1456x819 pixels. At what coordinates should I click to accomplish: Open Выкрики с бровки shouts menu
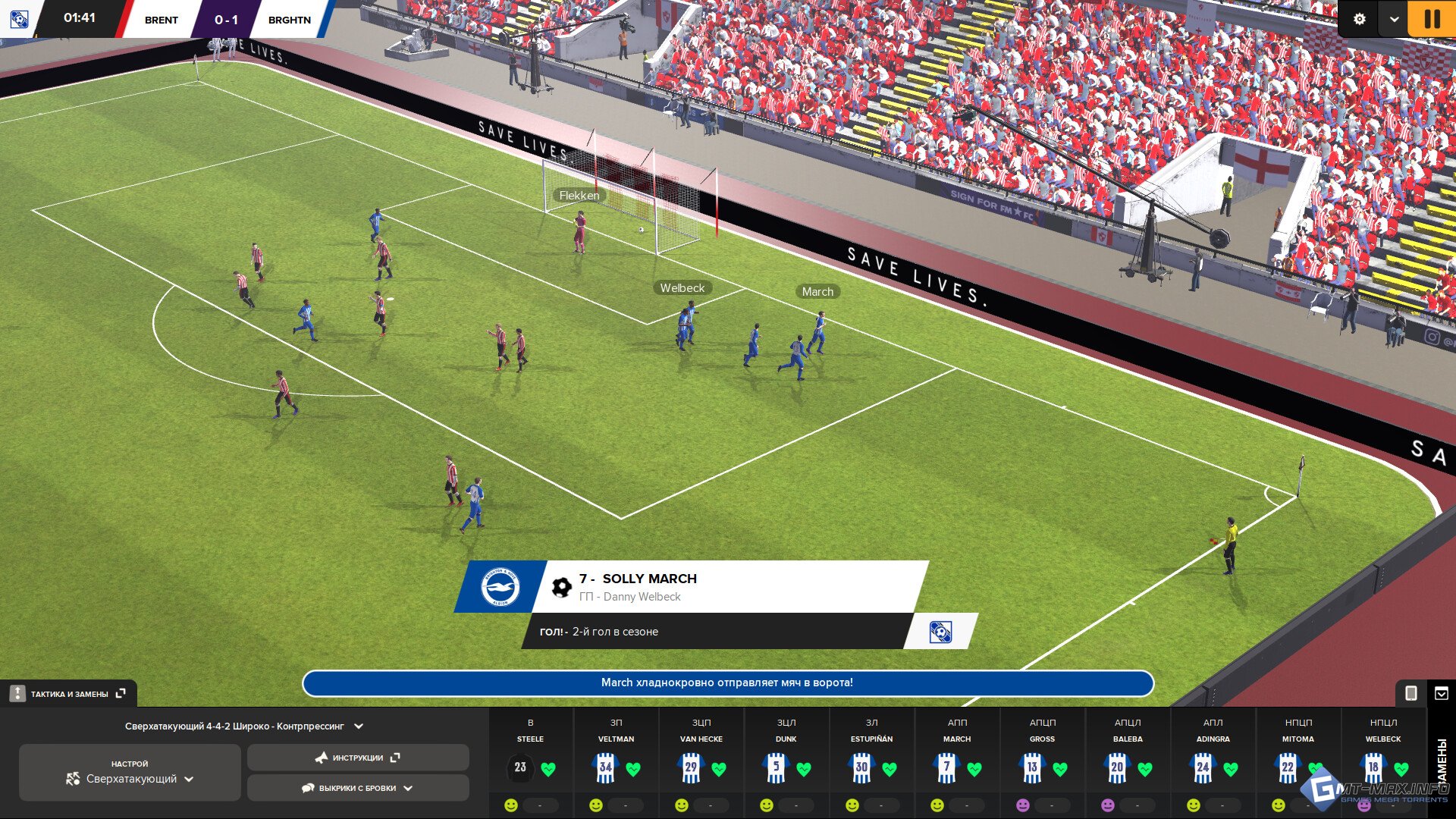(x=358, y=788)
